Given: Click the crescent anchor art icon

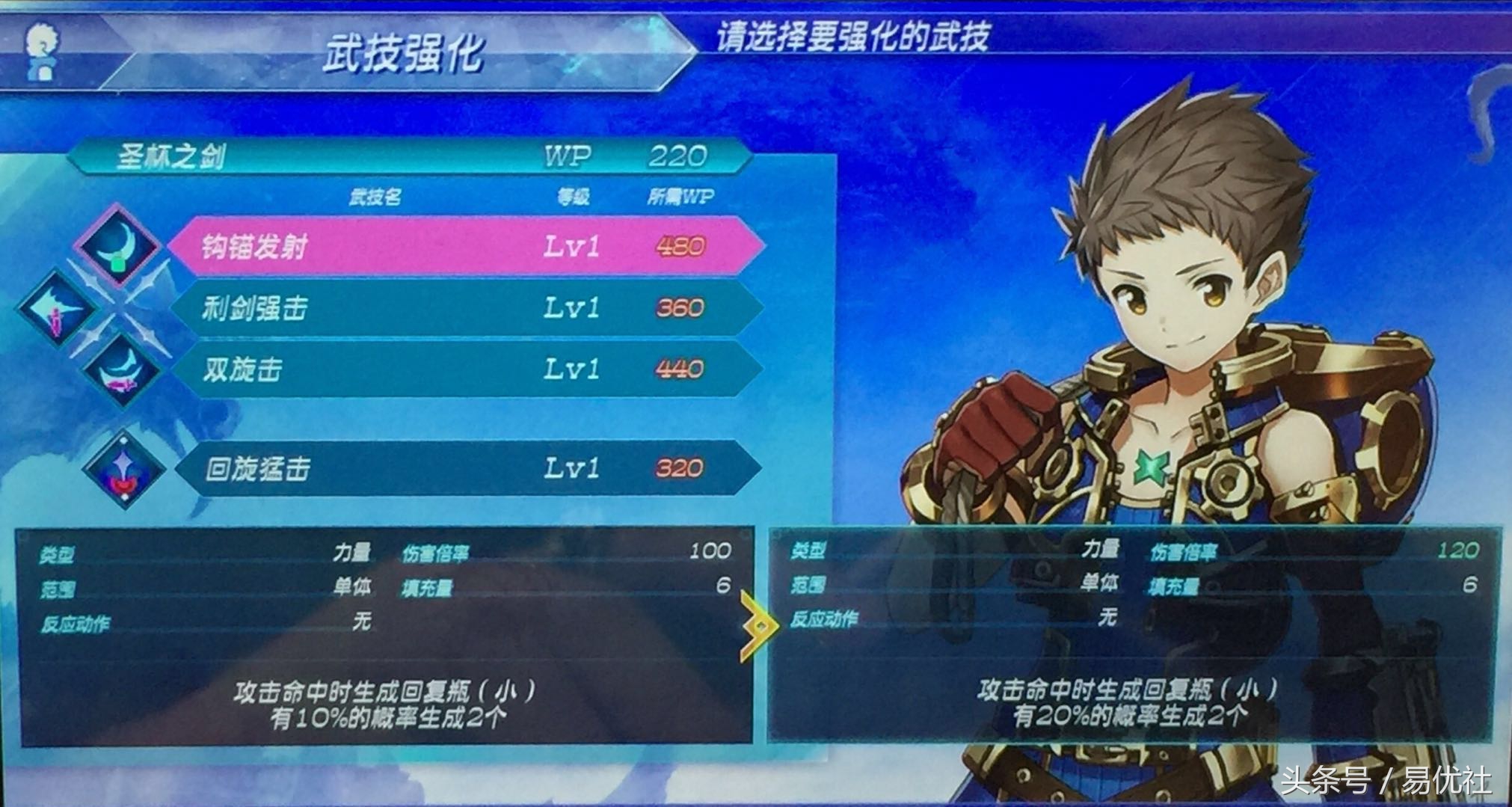Looking at the screenshot, I should [120, 244].
